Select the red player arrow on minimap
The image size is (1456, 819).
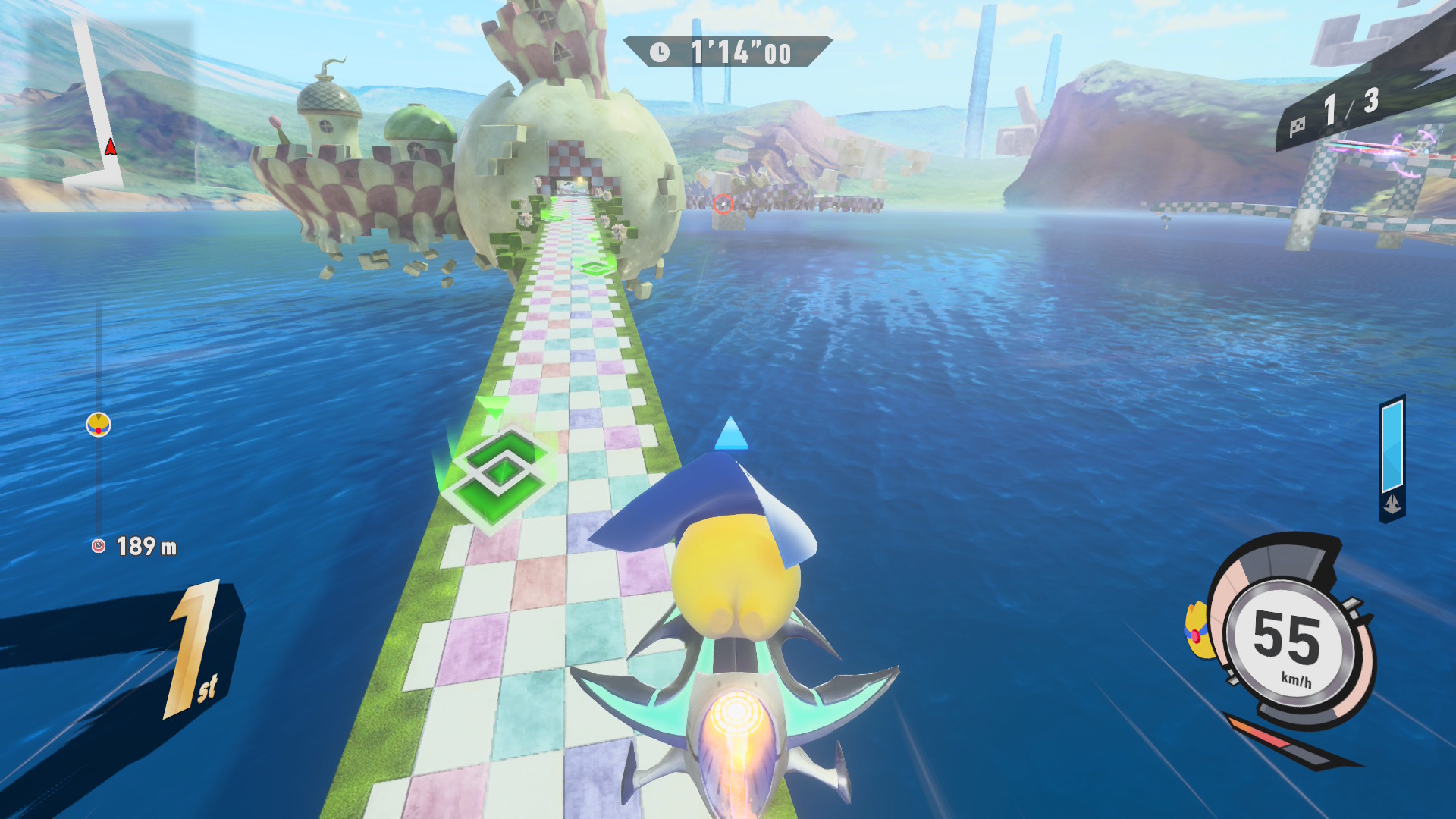click(111, 147)
